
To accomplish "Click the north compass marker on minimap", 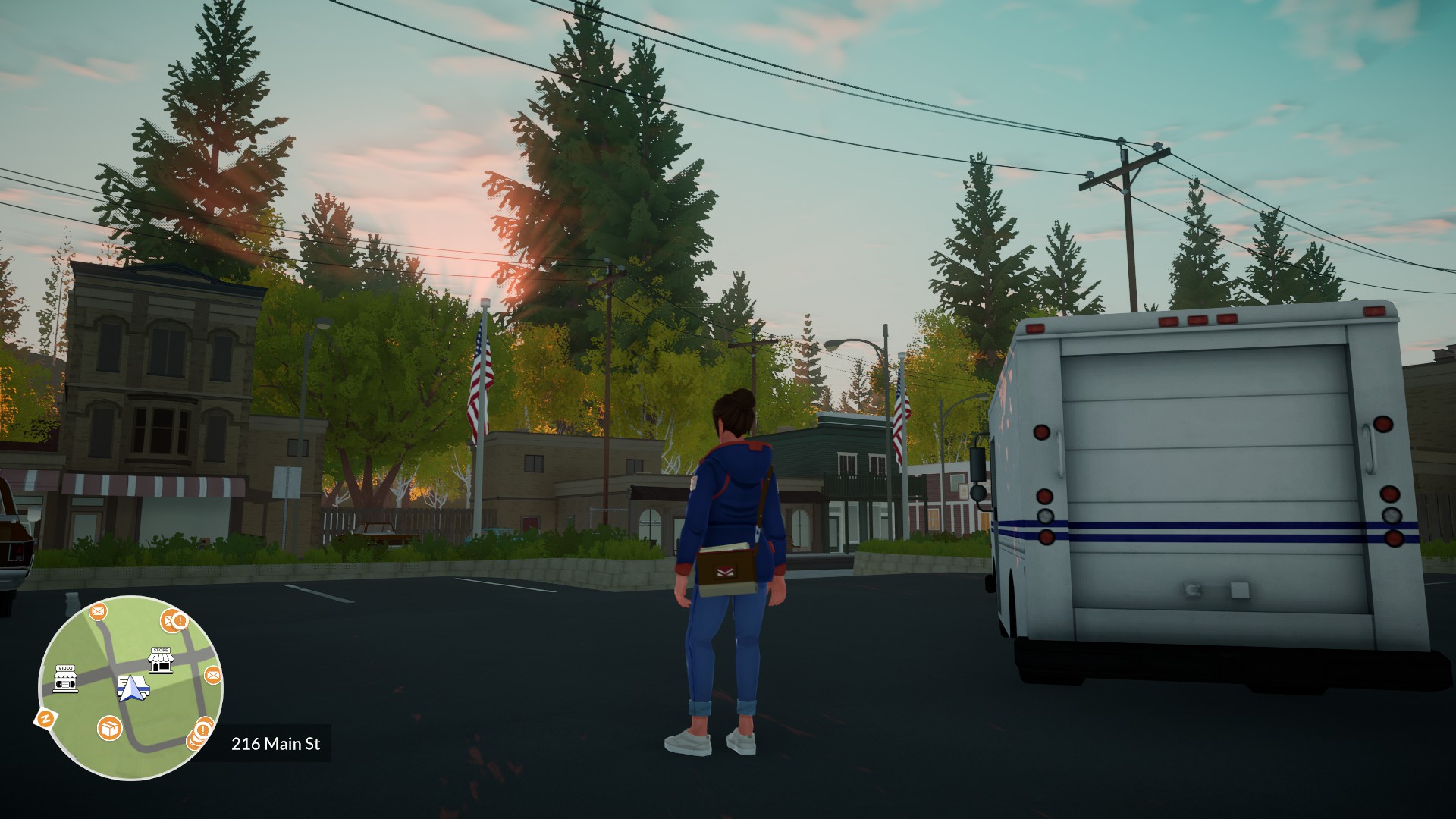I will pyautogui.click(x=45, y=718).
